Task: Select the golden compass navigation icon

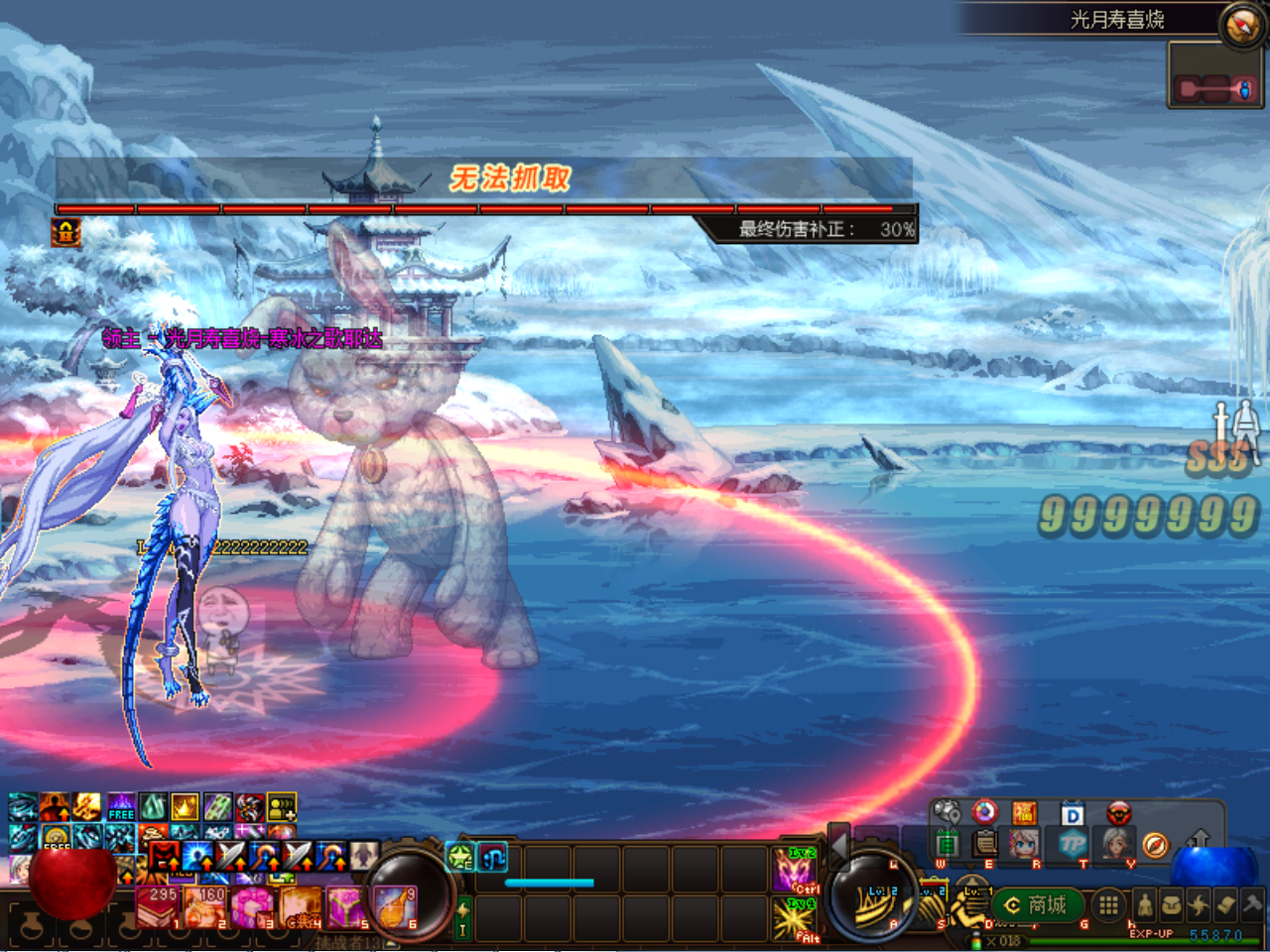Action: coord(1156,843)
